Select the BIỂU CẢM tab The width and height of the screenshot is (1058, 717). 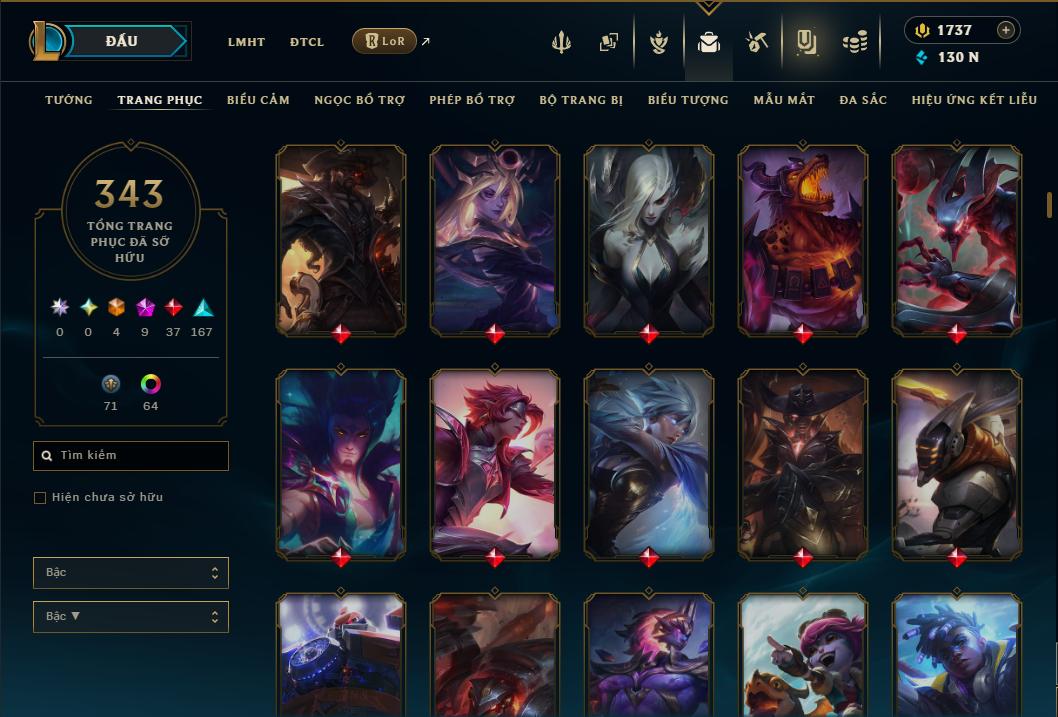click(x=258, y=100)
